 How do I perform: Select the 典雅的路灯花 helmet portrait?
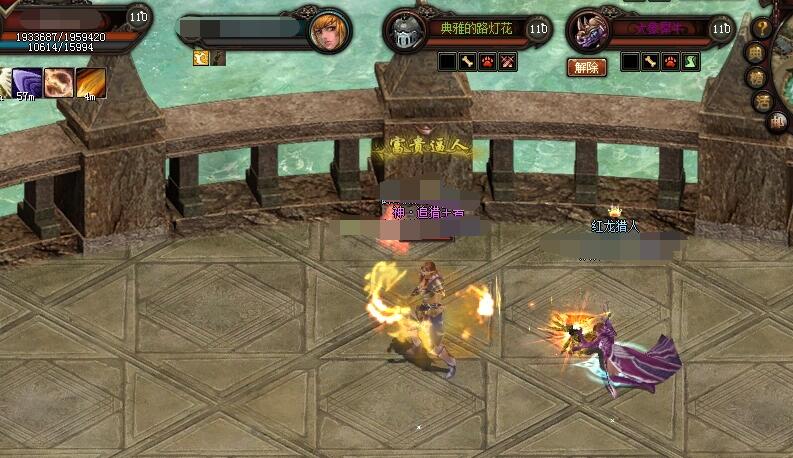(406, 31)
